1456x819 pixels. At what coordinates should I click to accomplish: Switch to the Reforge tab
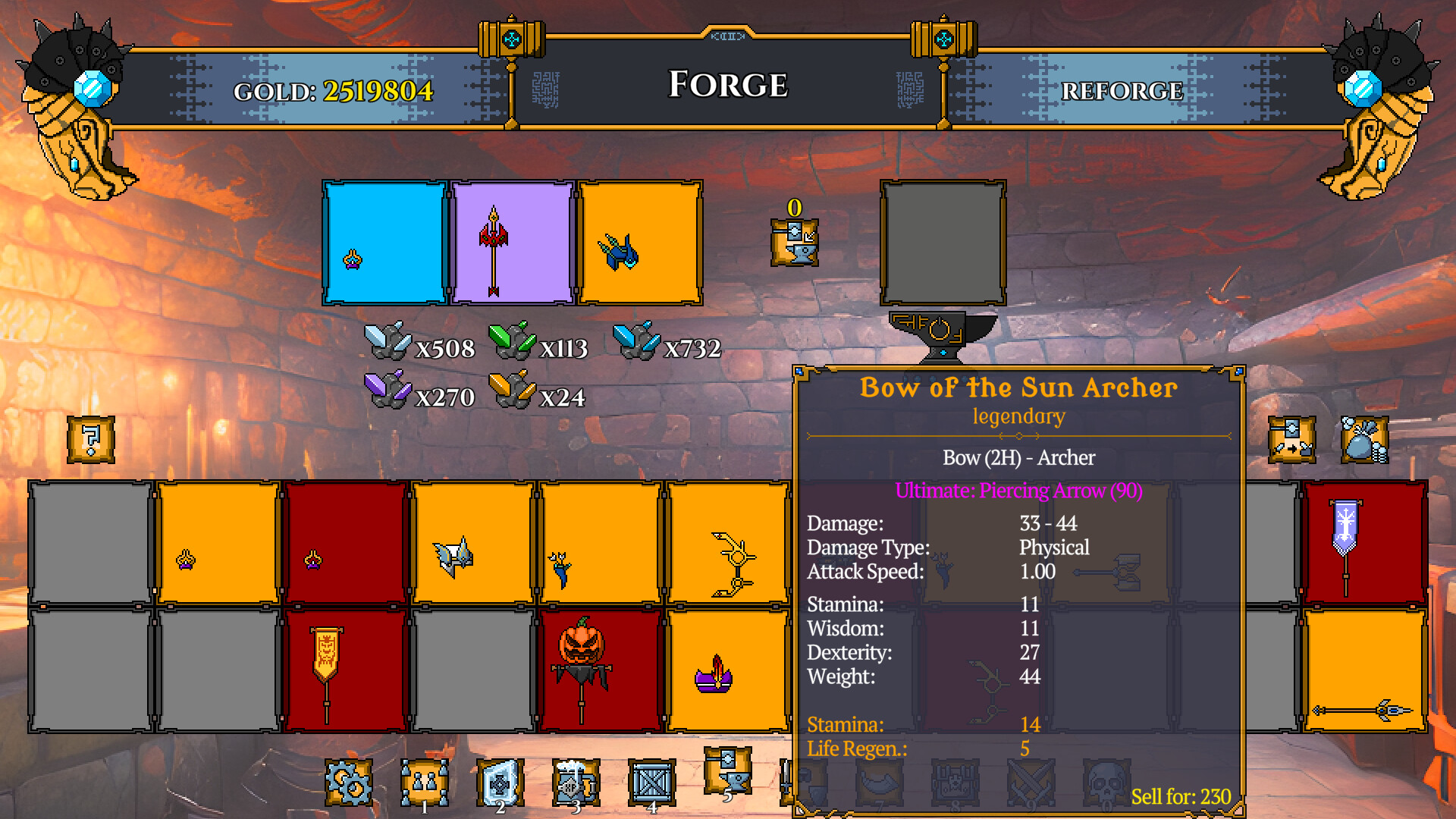point(1122,89)
